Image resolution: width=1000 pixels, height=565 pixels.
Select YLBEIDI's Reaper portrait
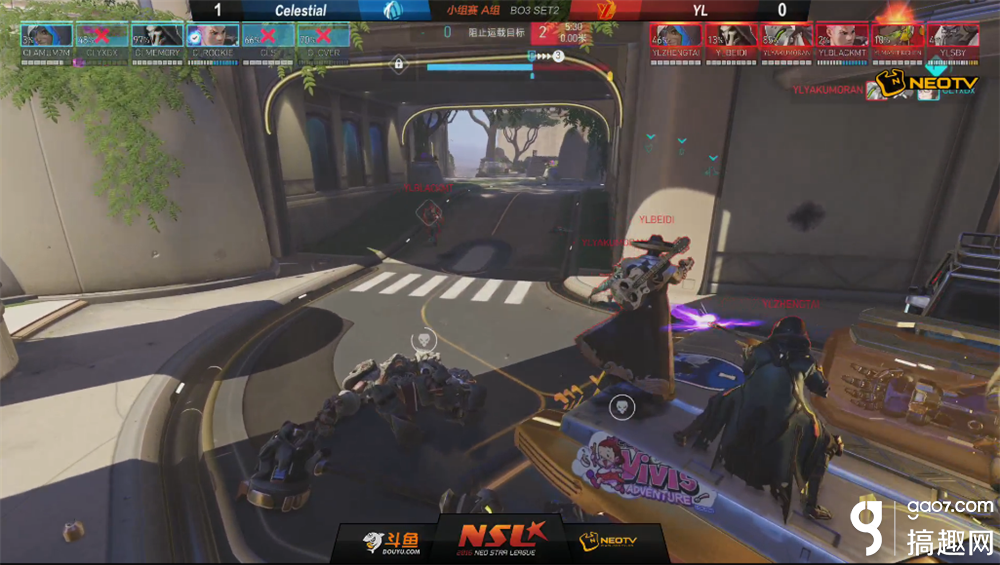(730, 38)
